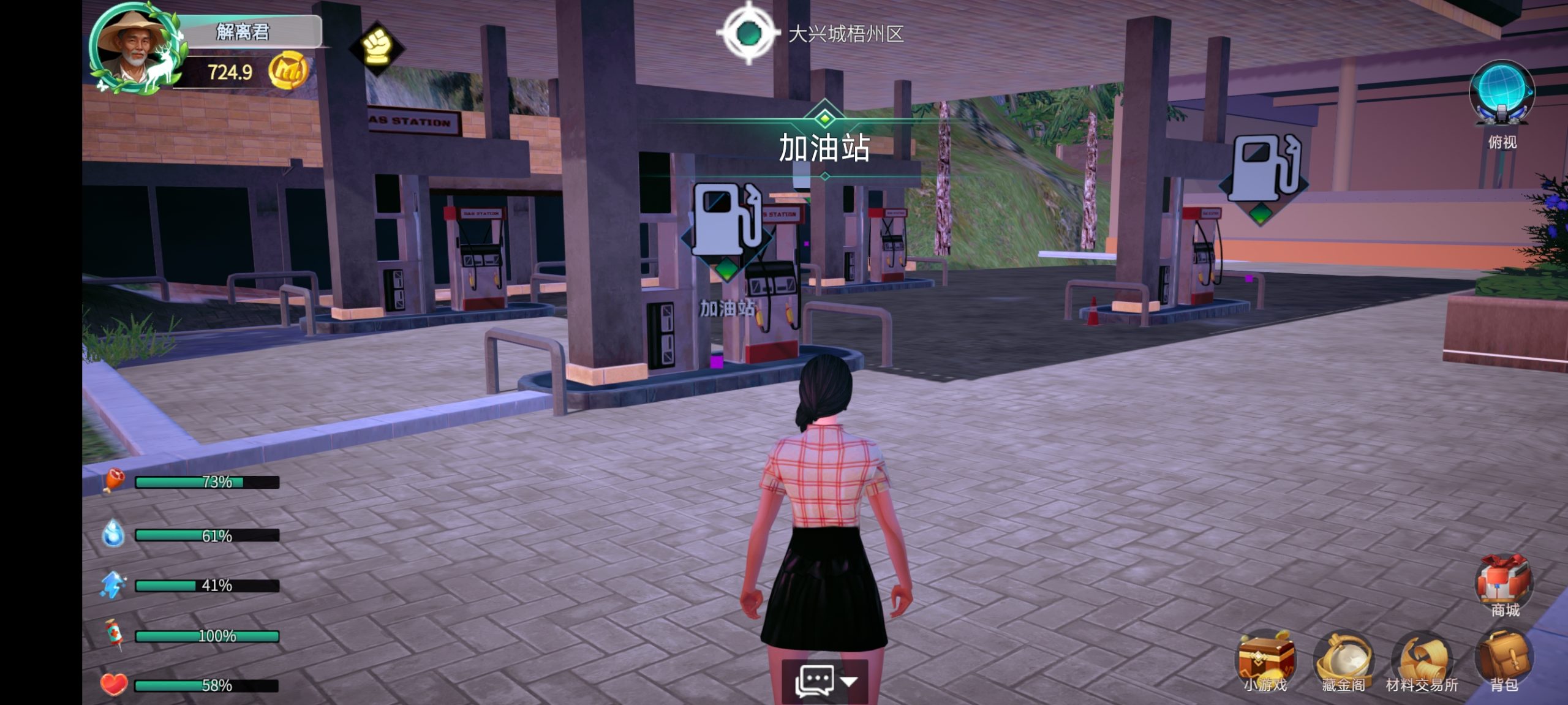
Task: Open the 大兴城梧州区 location target
Action: 748,33
